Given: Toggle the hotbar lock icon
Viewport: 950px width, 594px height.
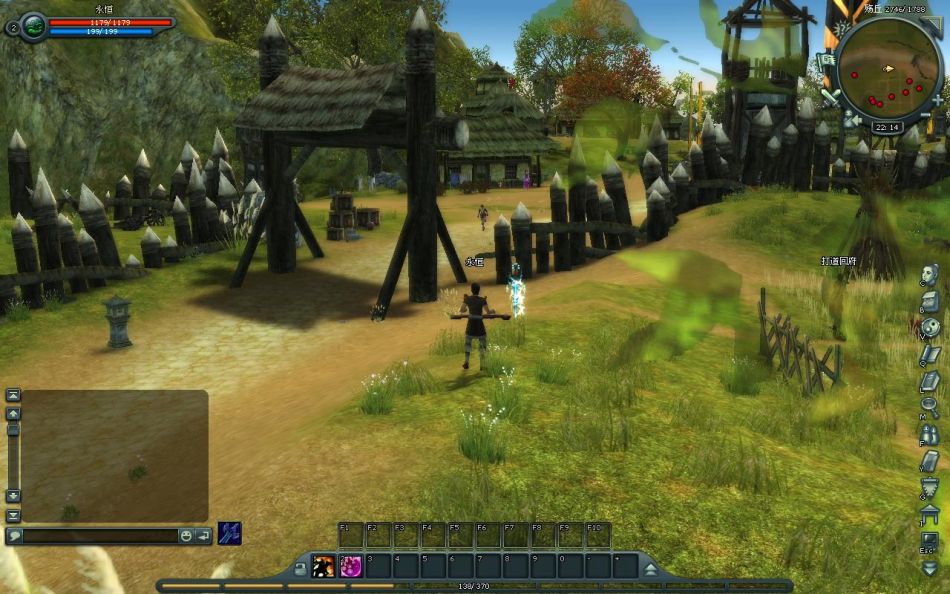Looking at the screenshot, I should click(x=300, y=568).
